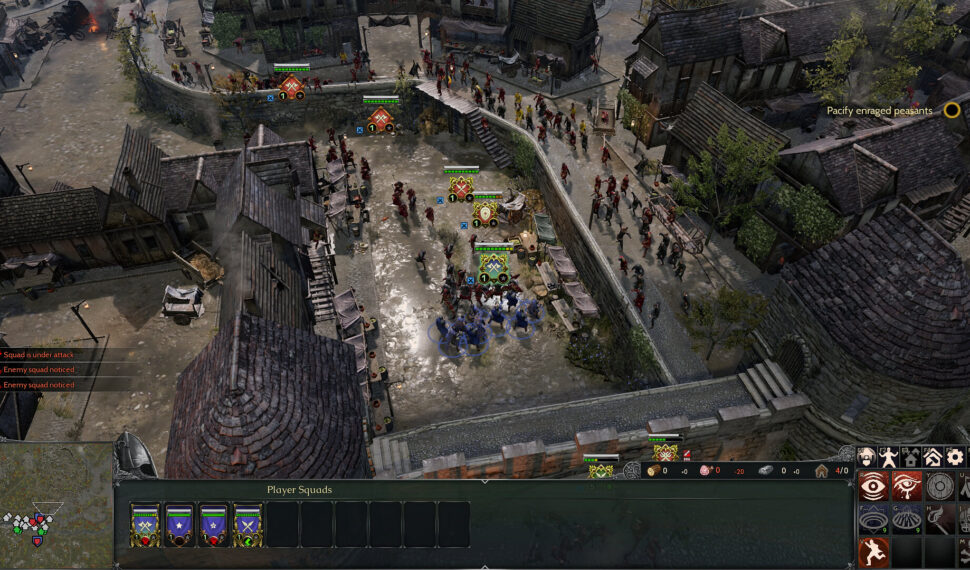
Task: Activate the spike trap ability icon
Action: pos(906,520)
